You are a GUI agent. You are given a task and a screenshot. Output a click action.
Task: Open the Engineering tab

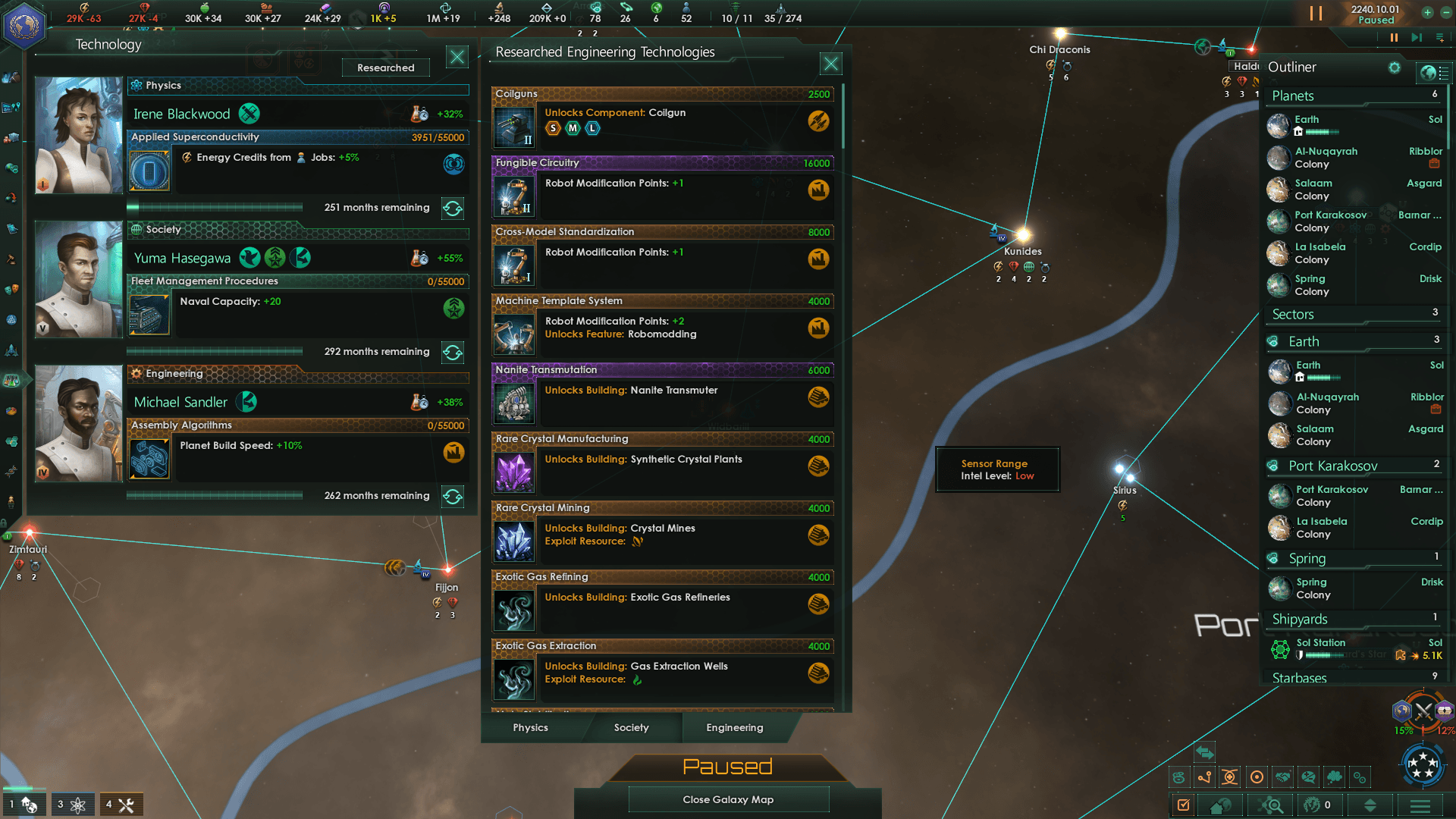[x=734, y=727]
